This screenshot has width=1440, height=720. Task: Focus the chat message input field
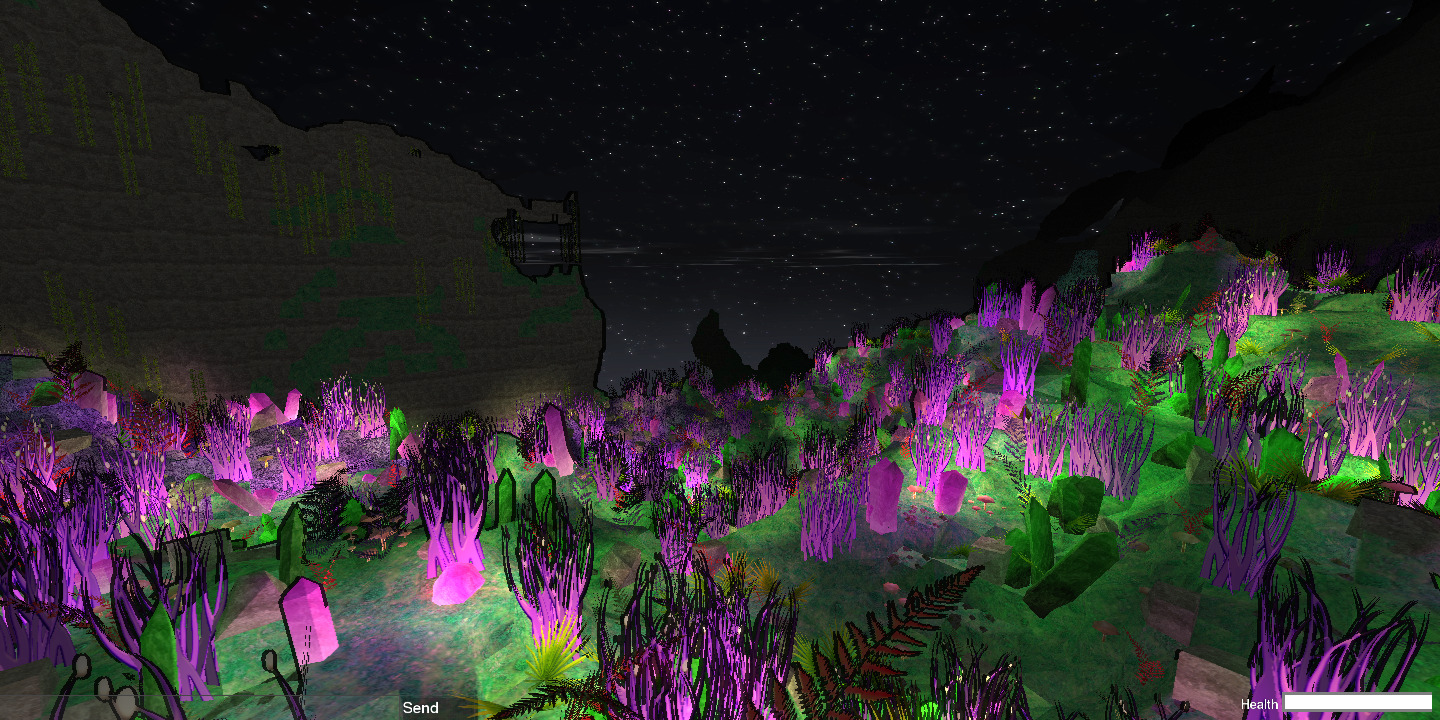(200, 708)
